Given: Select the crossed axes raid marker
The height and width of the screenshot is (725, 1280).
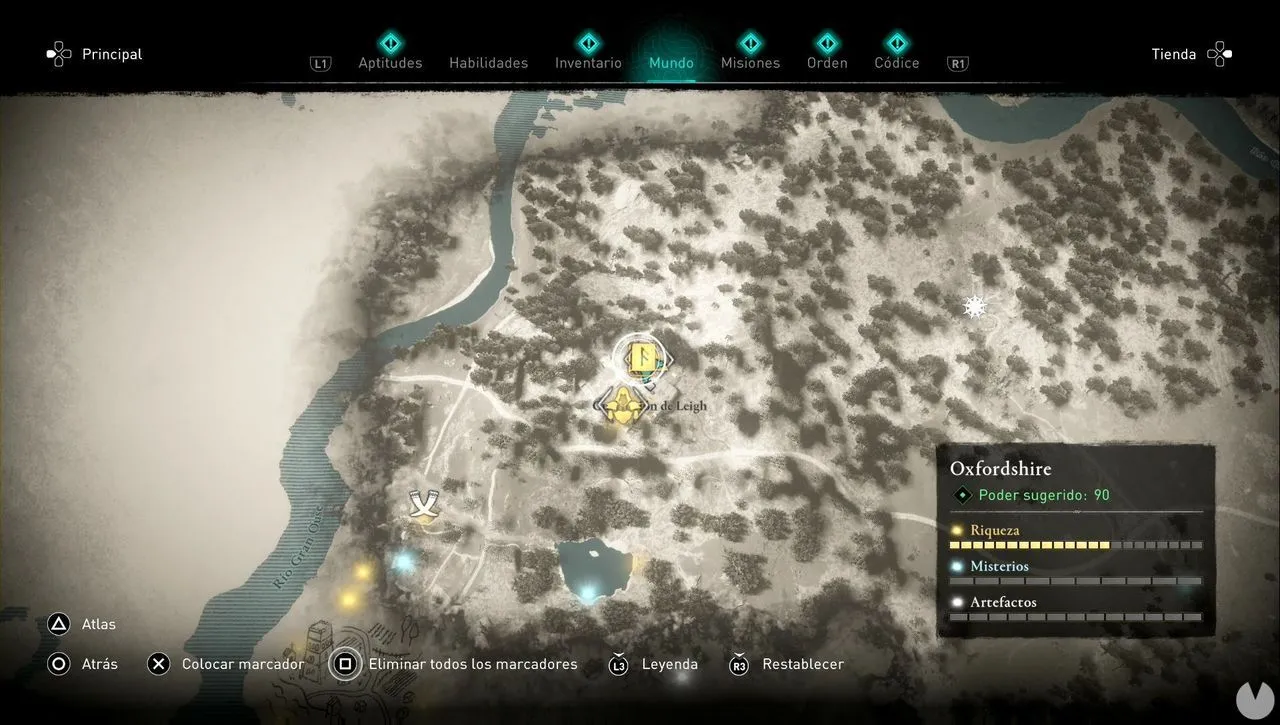Looking at the screenshot, I should (425, 505).
